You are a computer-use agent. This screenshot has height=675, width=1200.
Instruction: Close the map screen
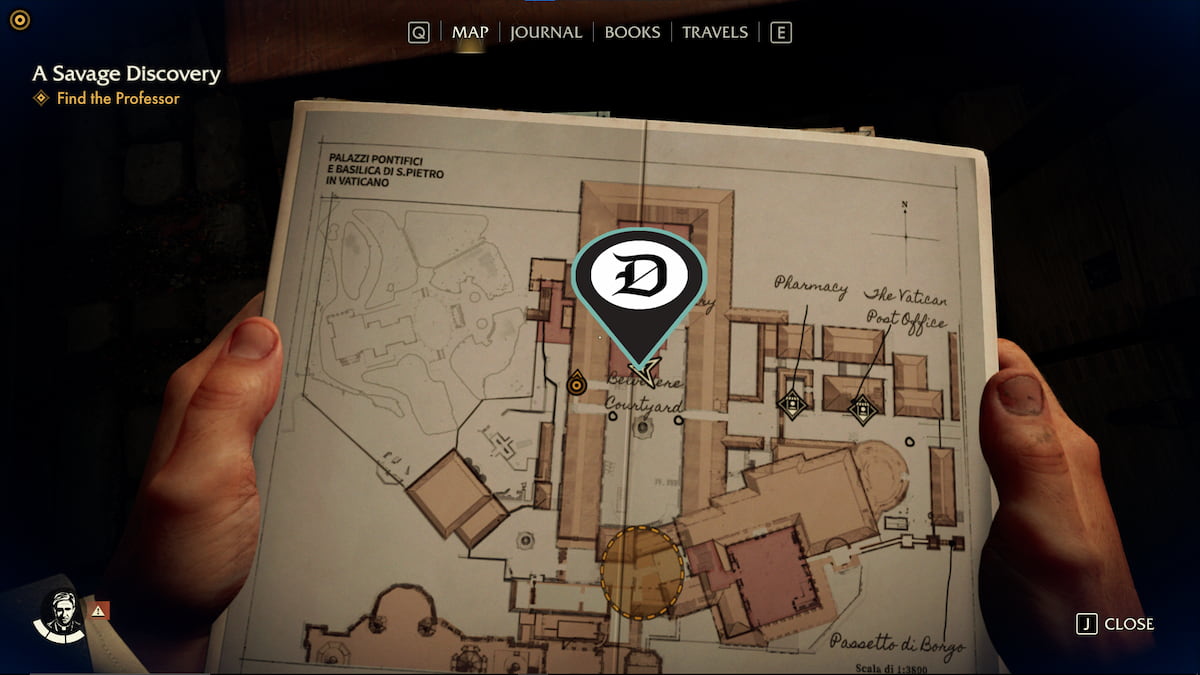(1116, 624)
